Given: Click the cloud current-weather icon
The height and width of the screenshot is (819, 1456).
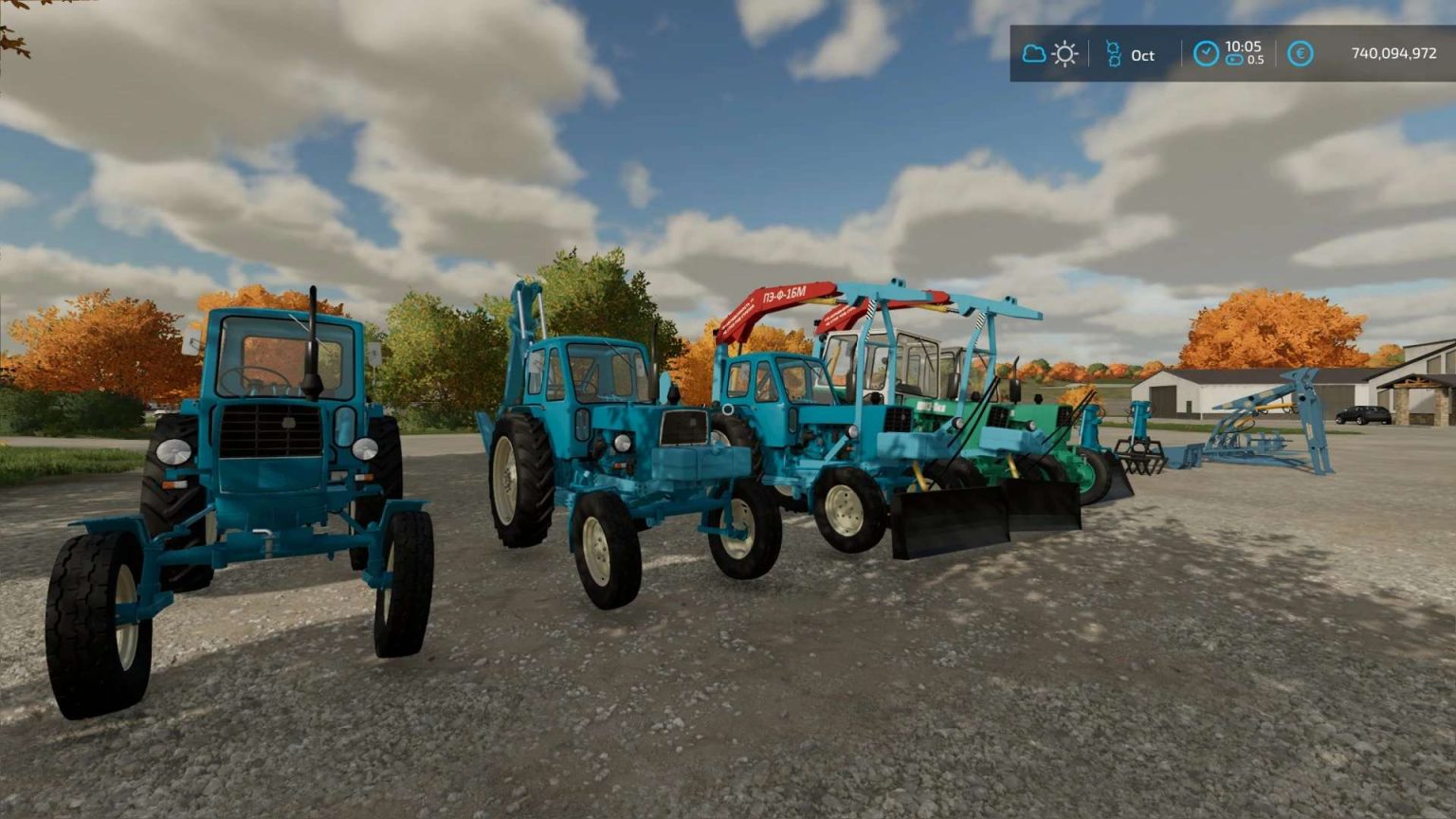Looking at the screenshot, I should [x=1034, y=55].
